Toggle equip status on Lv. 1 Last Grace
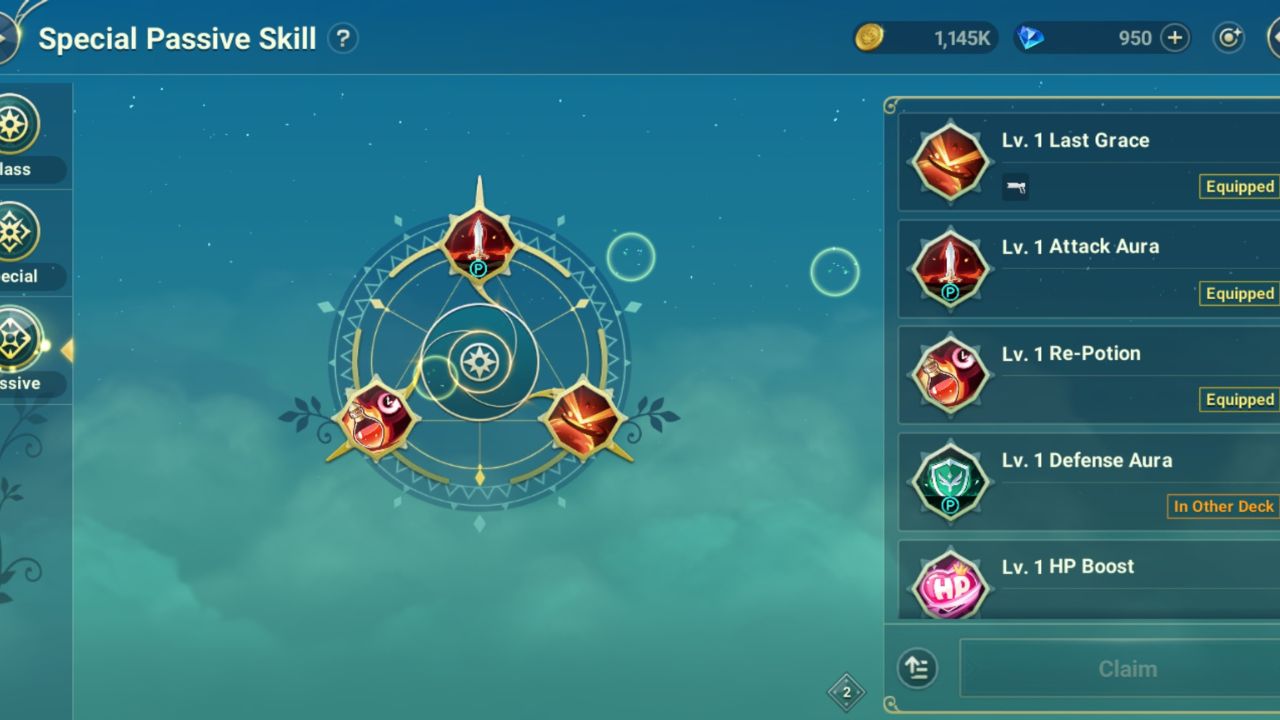1280x720 pixels. pyautogui.click(x=1238, y=186)
